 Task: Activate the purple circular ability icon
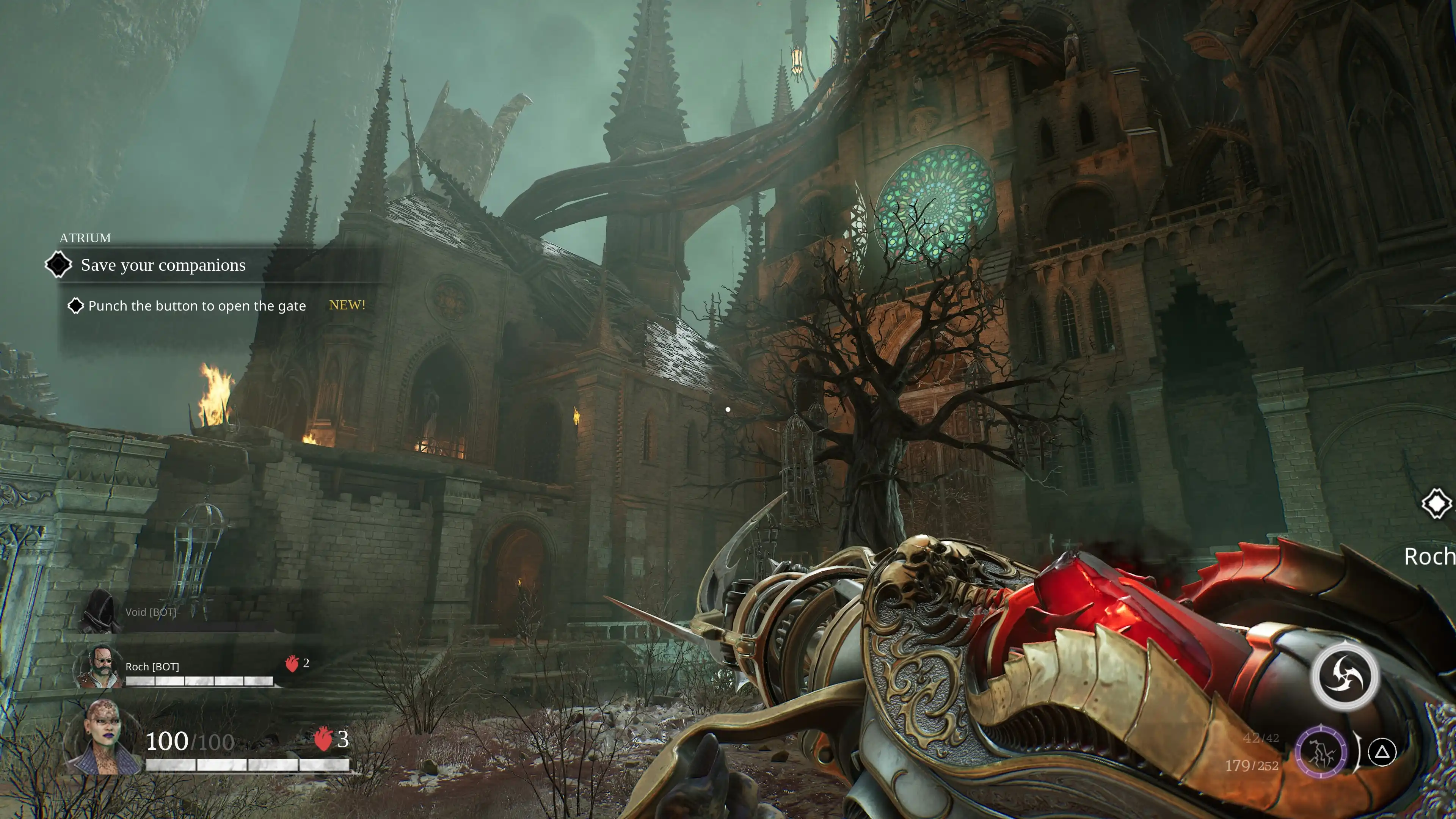(x=1321, y=752)
